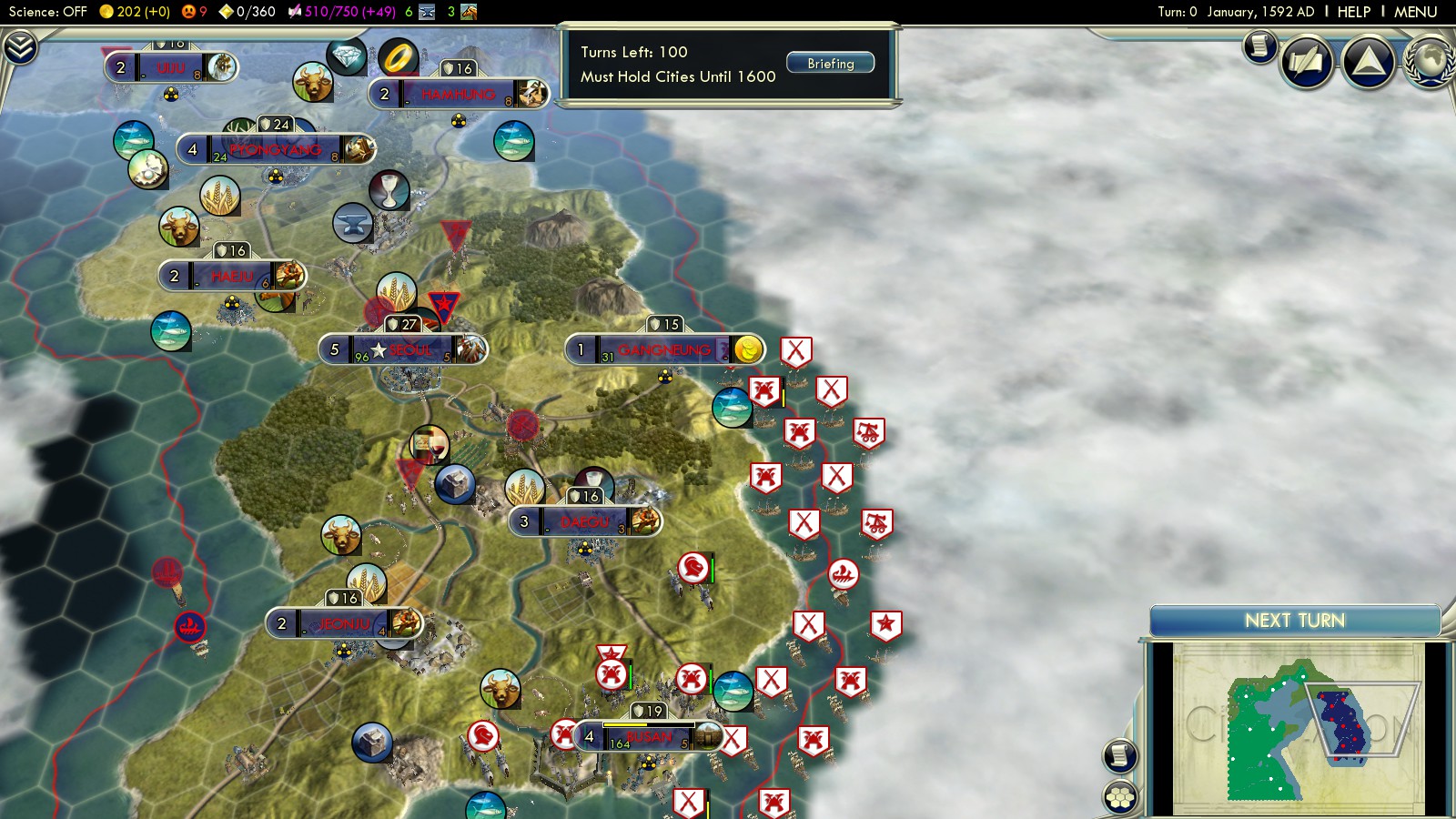This screenshot has height=819, width=1456.
Task: Open the triangle social policies button
Action: (1368, 62)
